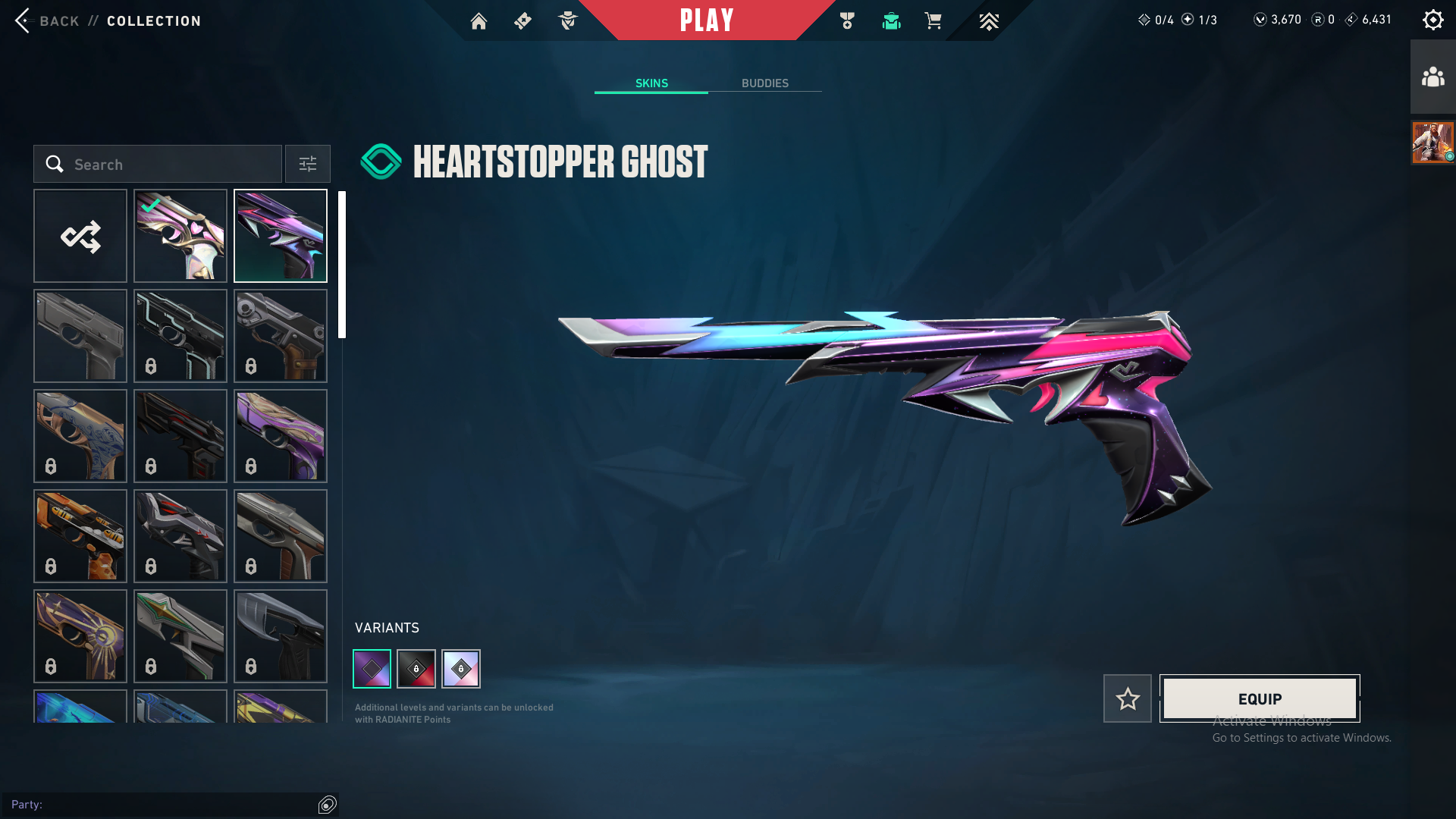Viewport: 1456px width, 819px height.
Task: Open the skin filter options
Action: [308, 165]
